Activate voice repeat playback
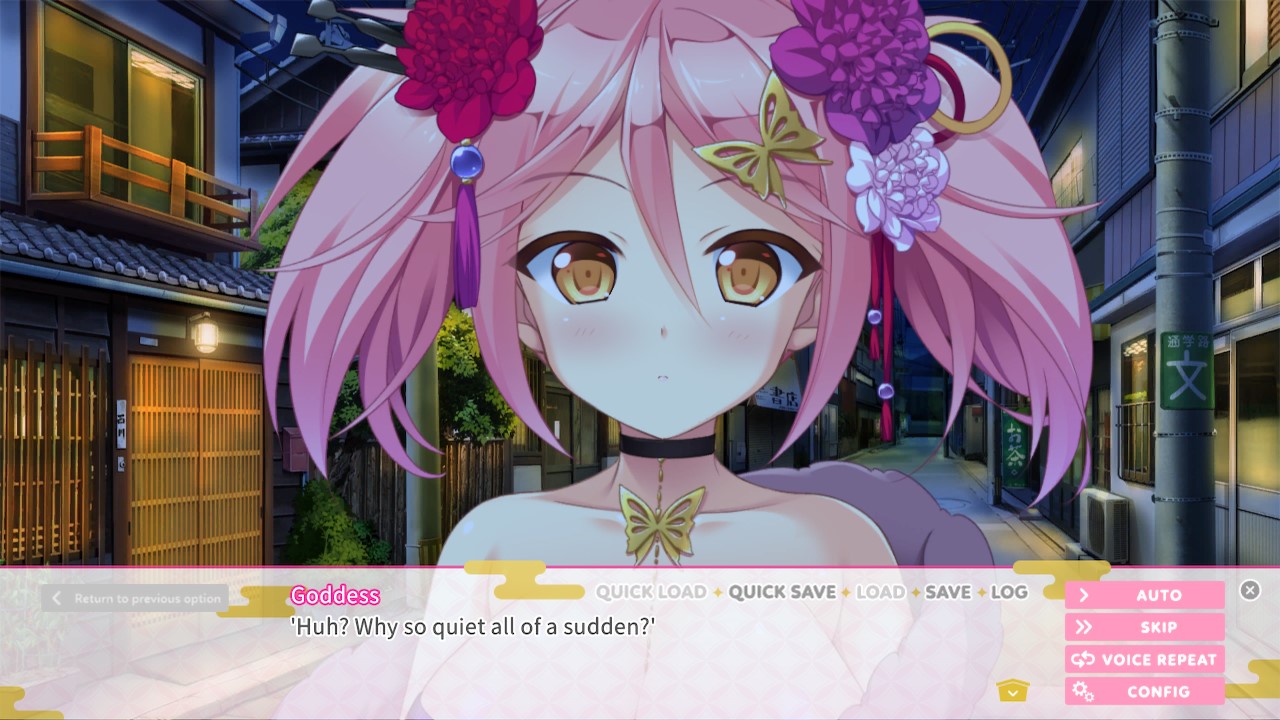This screenshot has height=720, width=1280. point(1144,659)
